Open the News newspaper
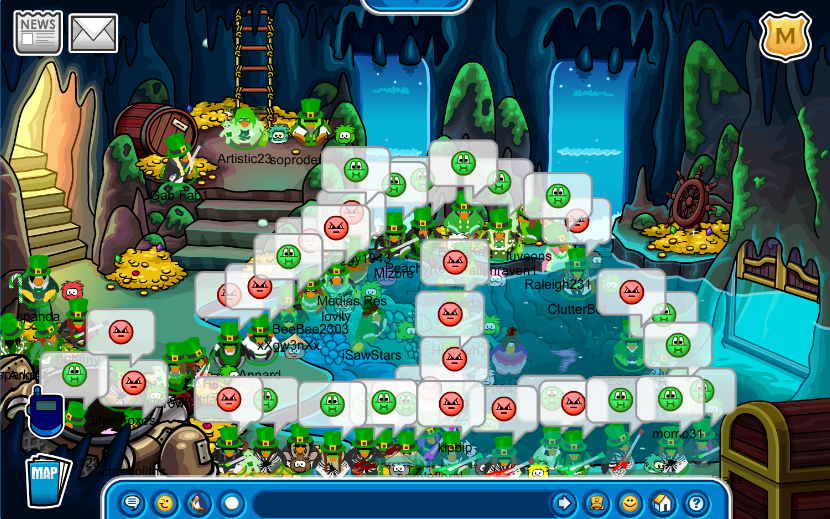830x519 pixels. click(38, 32)
